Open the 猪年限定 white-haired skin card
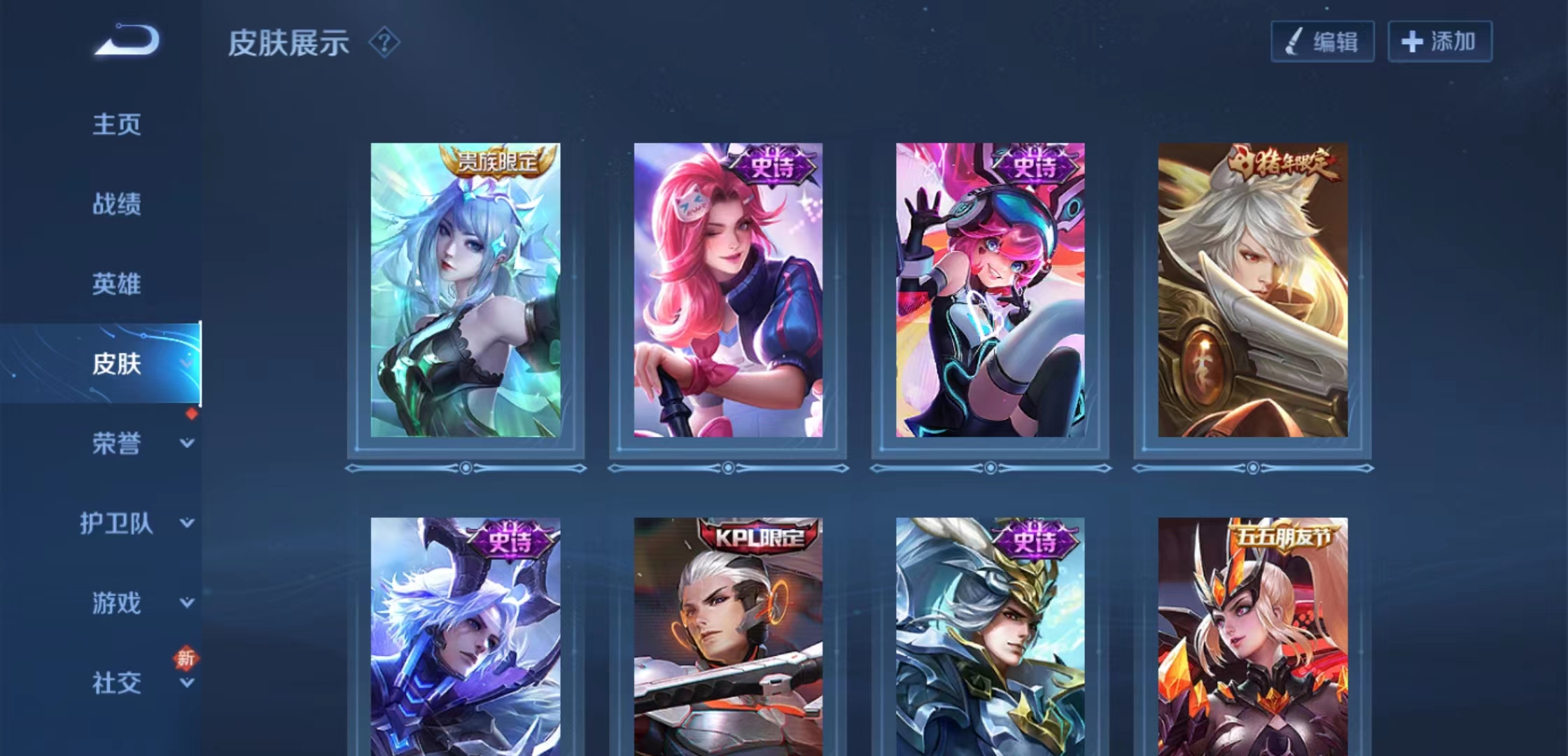This screenshot has height=756, width=1568. tap(1253, 290)
